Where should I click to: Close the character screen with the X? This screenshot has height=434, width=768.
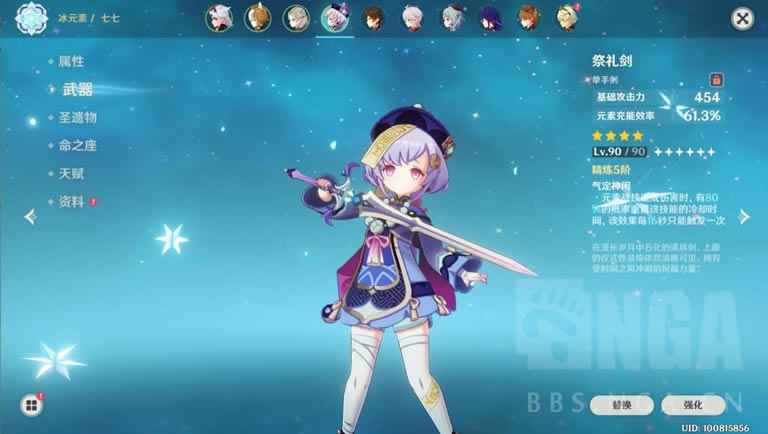click(742, 18)
